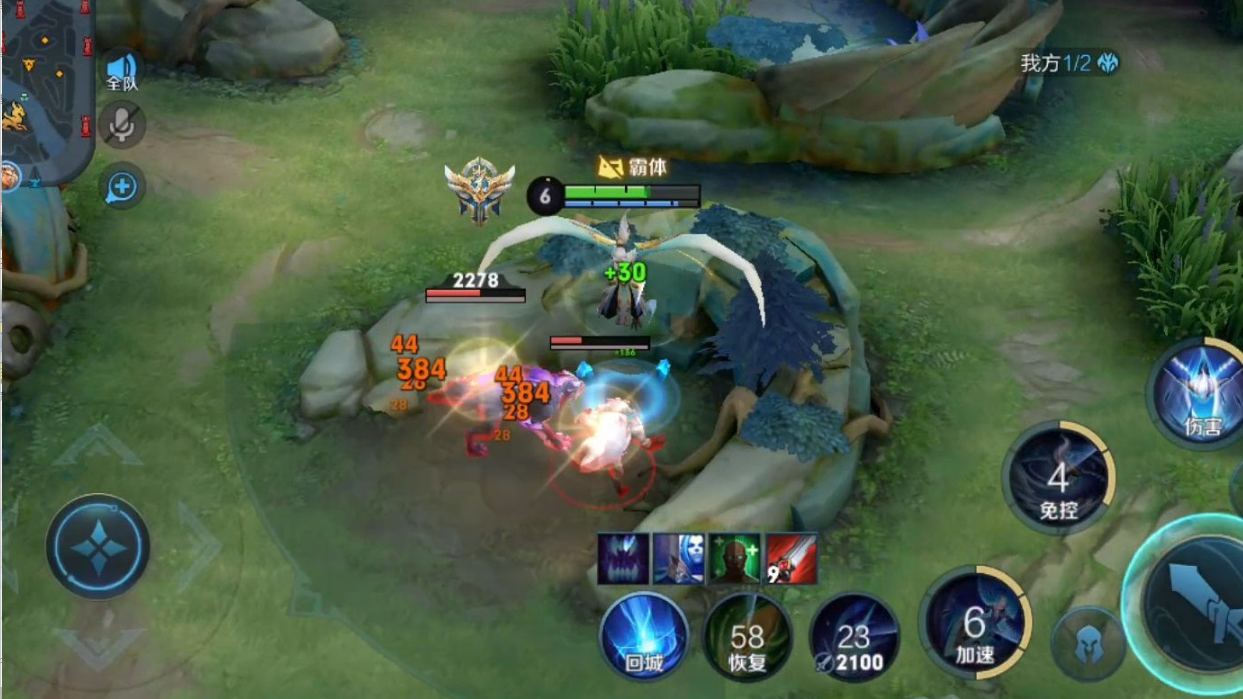Activate the 回城 recall ability
This screenshot has height=699, width=1243.
click(644, 636)
